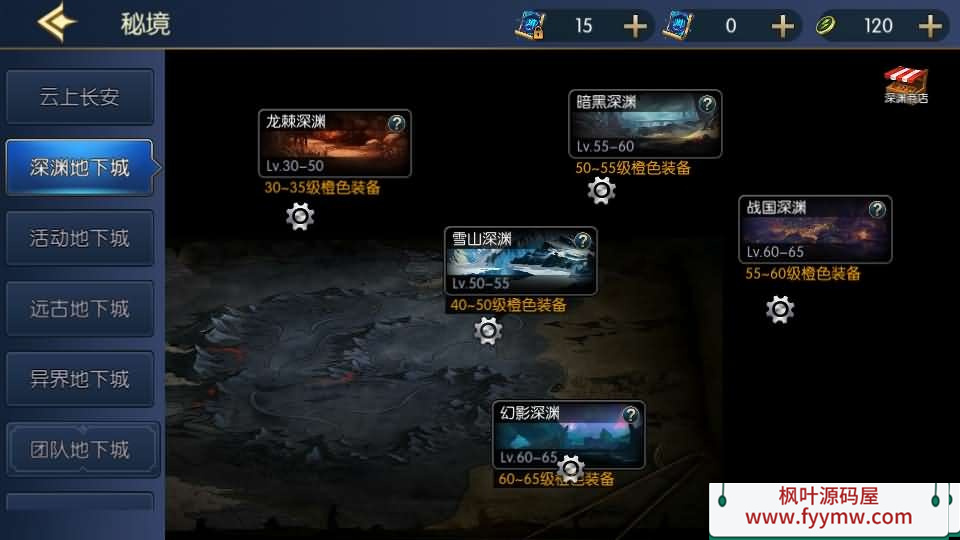The image size is (960, 540).
Task: Switch to the 远古地下城 tab
Action: pyautogui.click(x=80, y=309)
